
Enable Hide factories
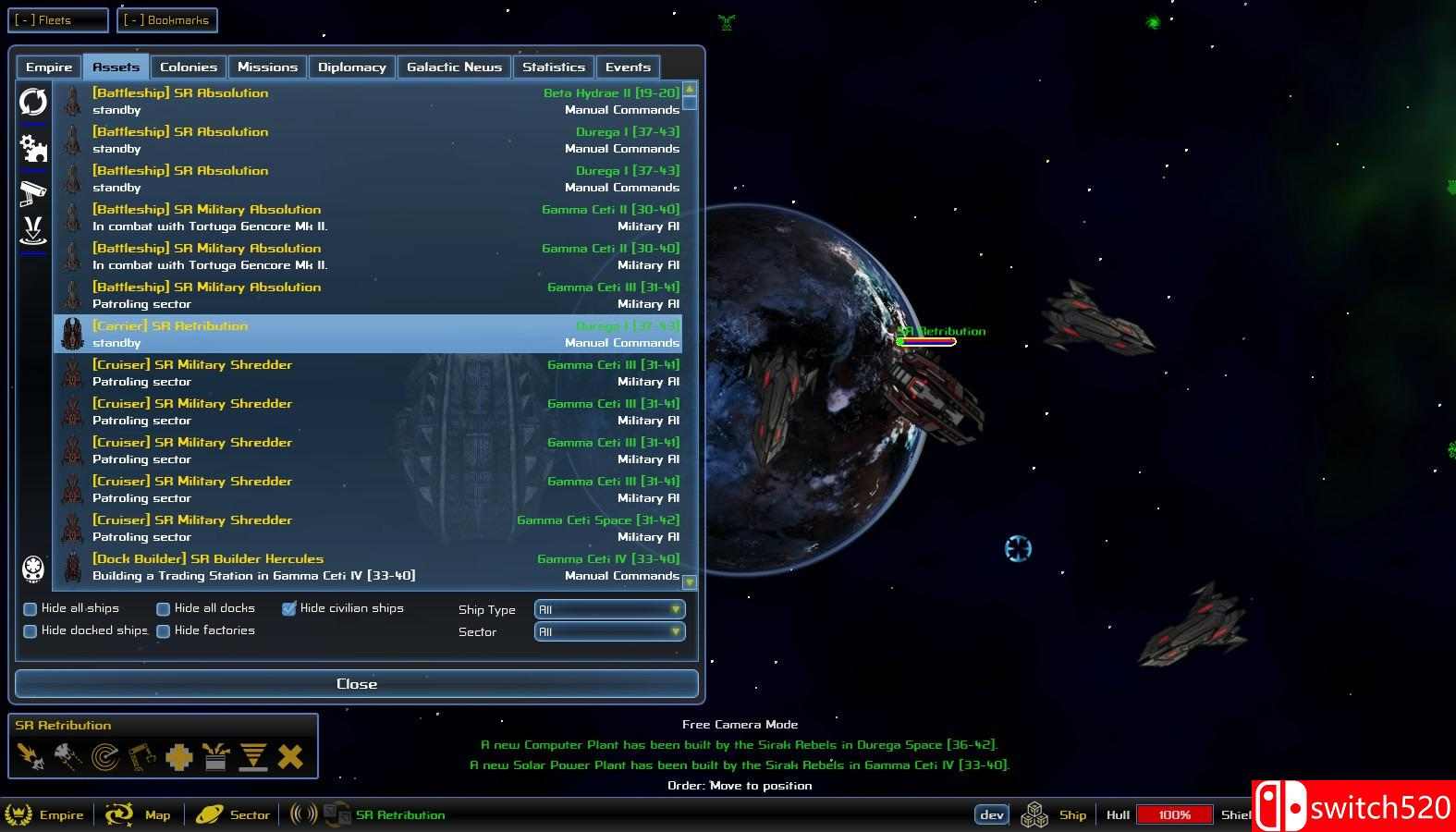coord(163,630)
